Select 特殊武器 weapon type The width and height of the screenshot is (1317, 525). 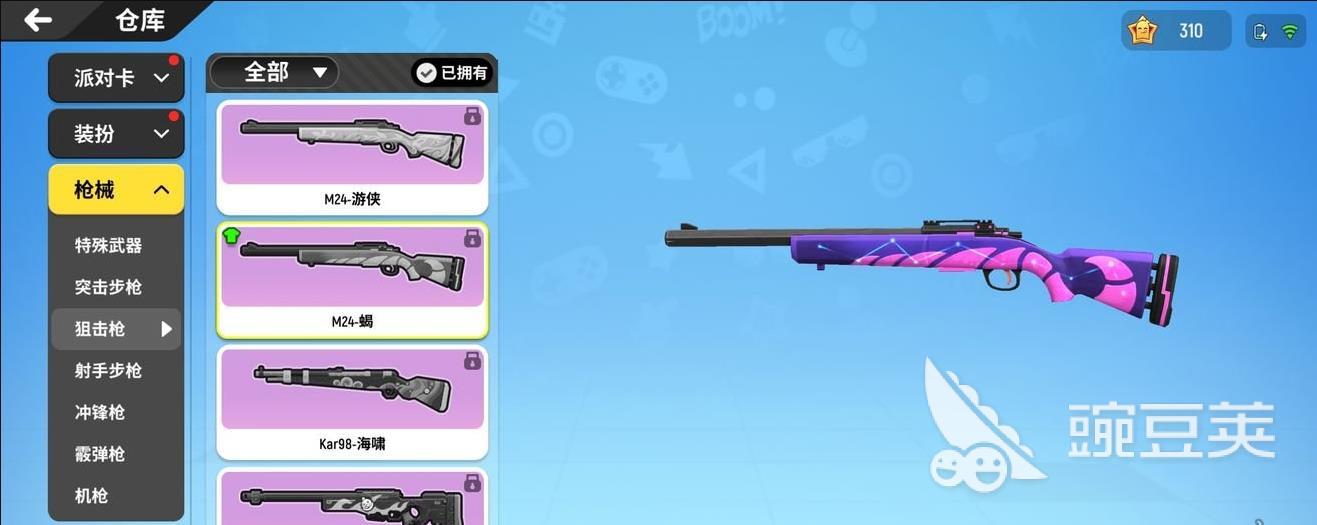coord(108,246)
